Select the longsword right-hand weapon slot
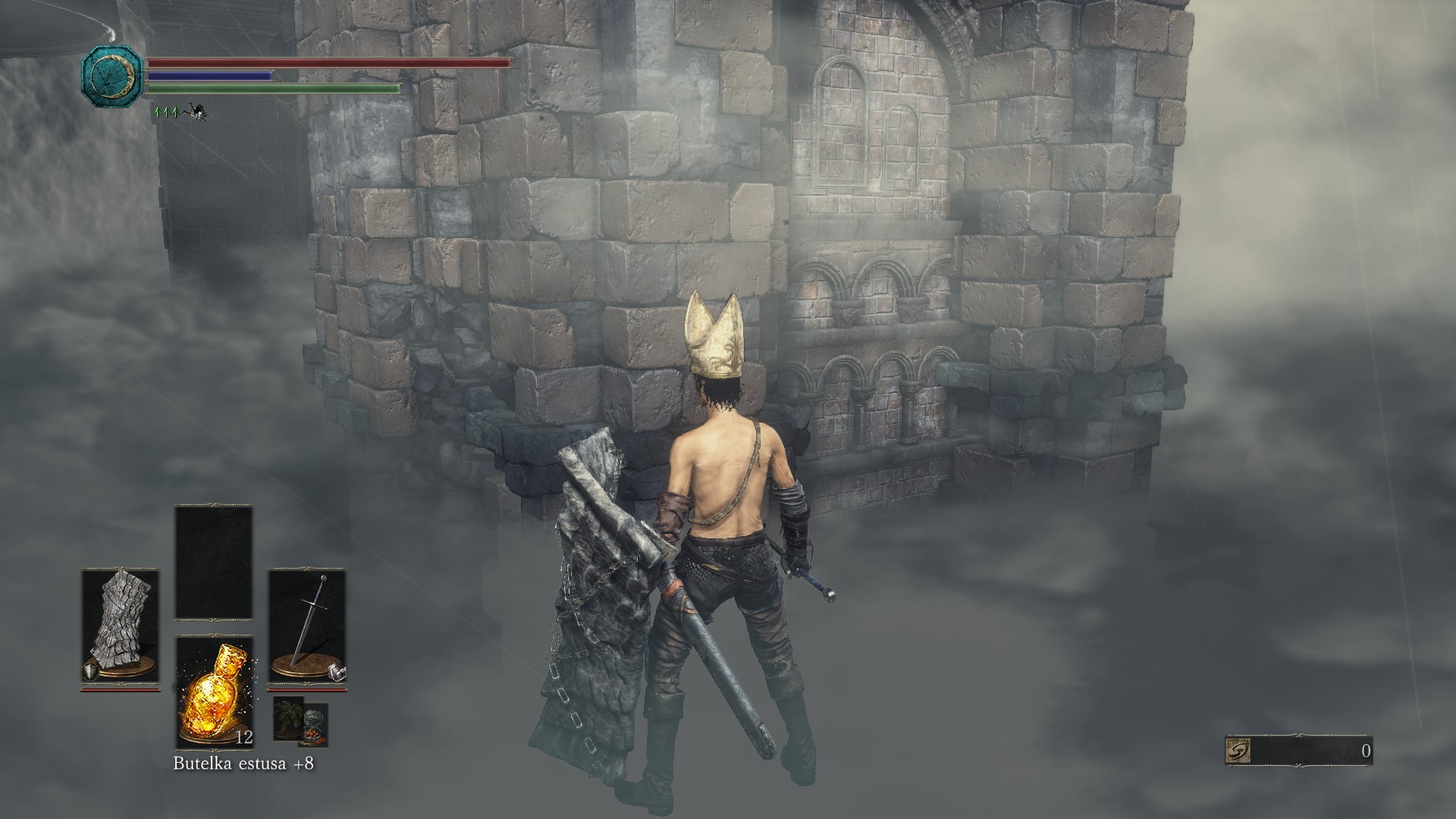 [306, 627]
